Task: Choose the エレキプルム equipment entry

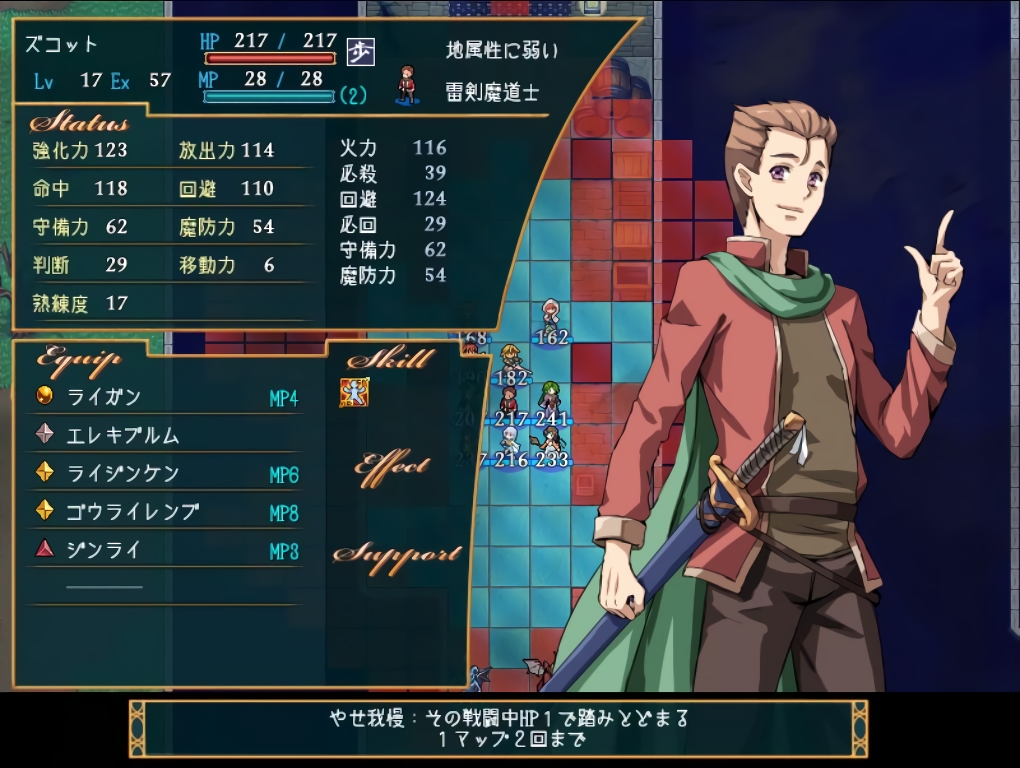Action: click(166, 435)
